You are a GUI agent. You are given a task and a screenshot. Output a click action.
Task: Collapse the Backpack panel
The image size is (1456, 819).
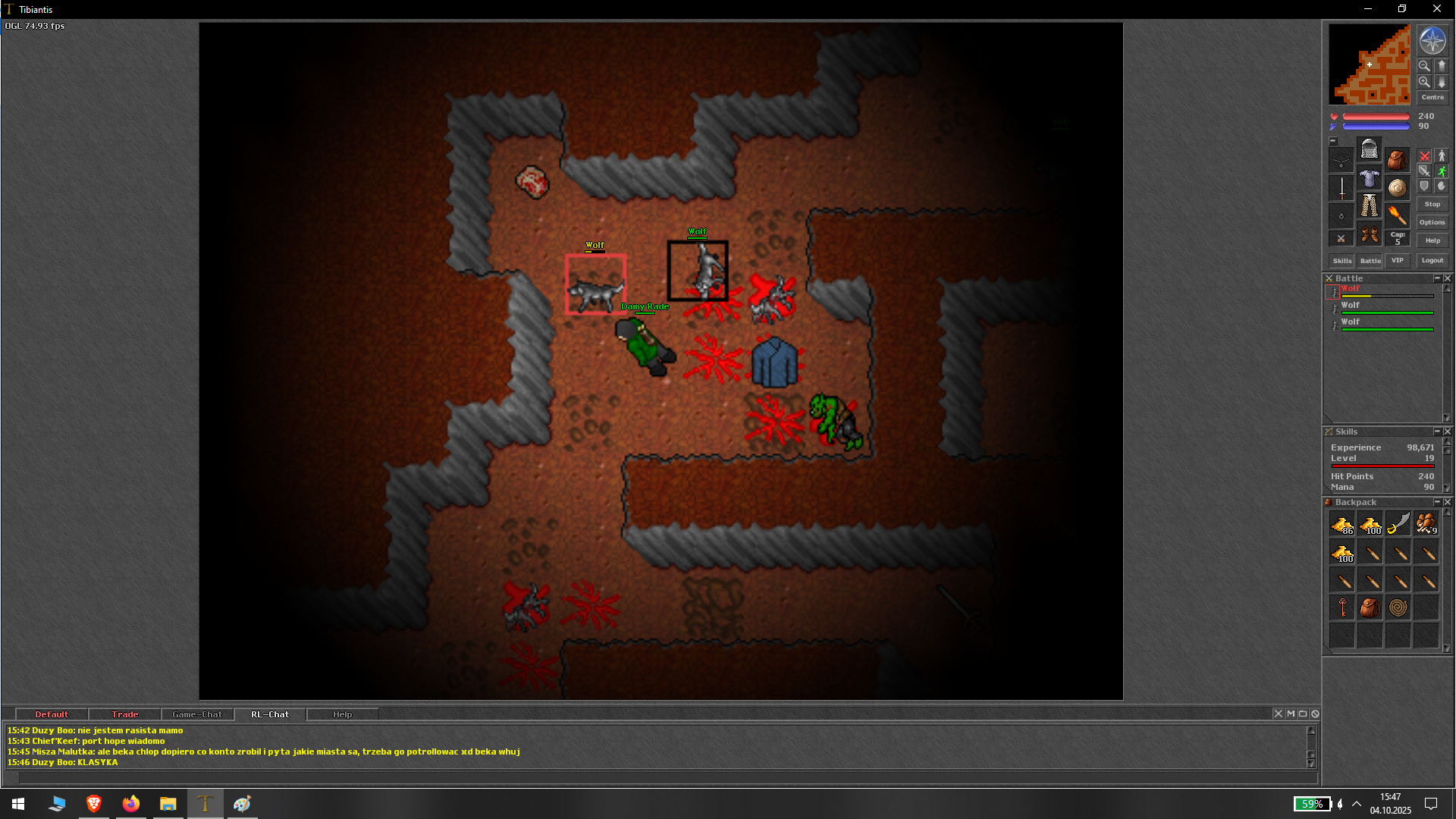pos(1438,501)
